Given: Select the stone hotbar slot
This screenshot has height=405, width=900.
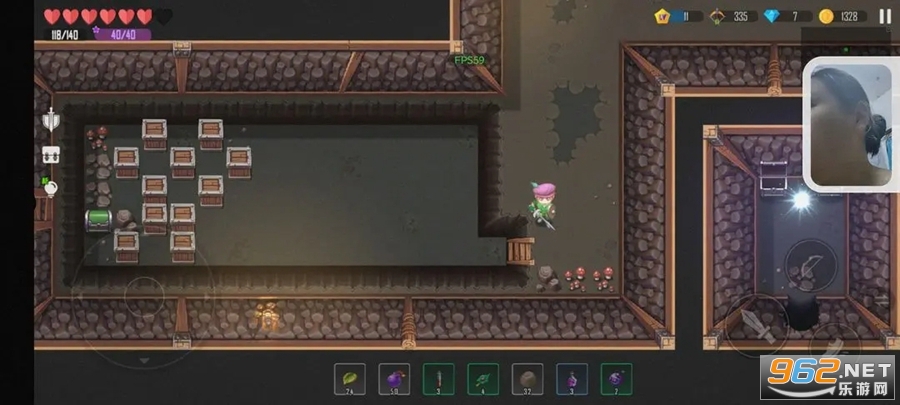Looking at the screenshot, I should coord(527,379).
